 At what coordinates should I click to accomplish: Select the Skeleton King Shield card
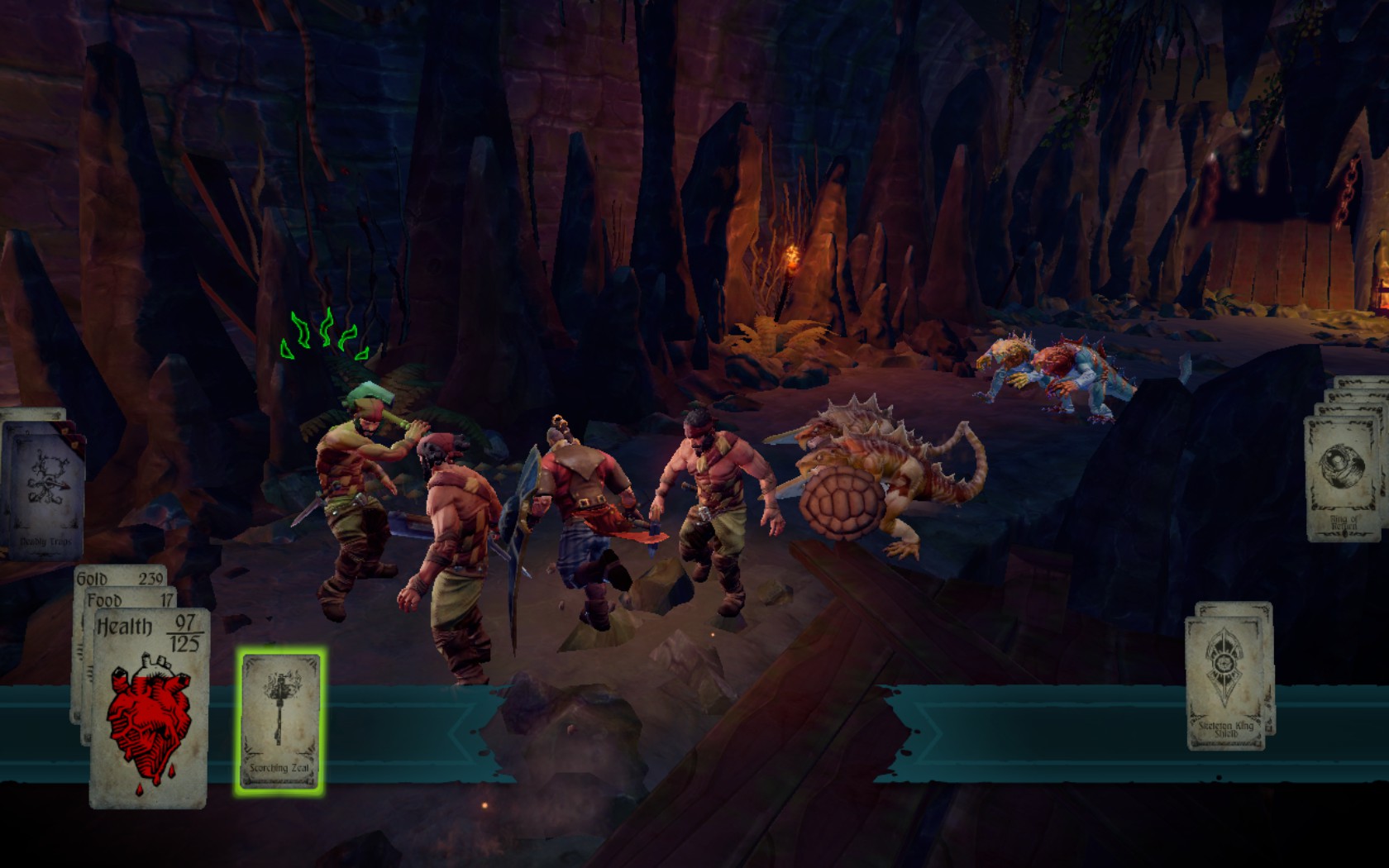(x=1225, y=684)
